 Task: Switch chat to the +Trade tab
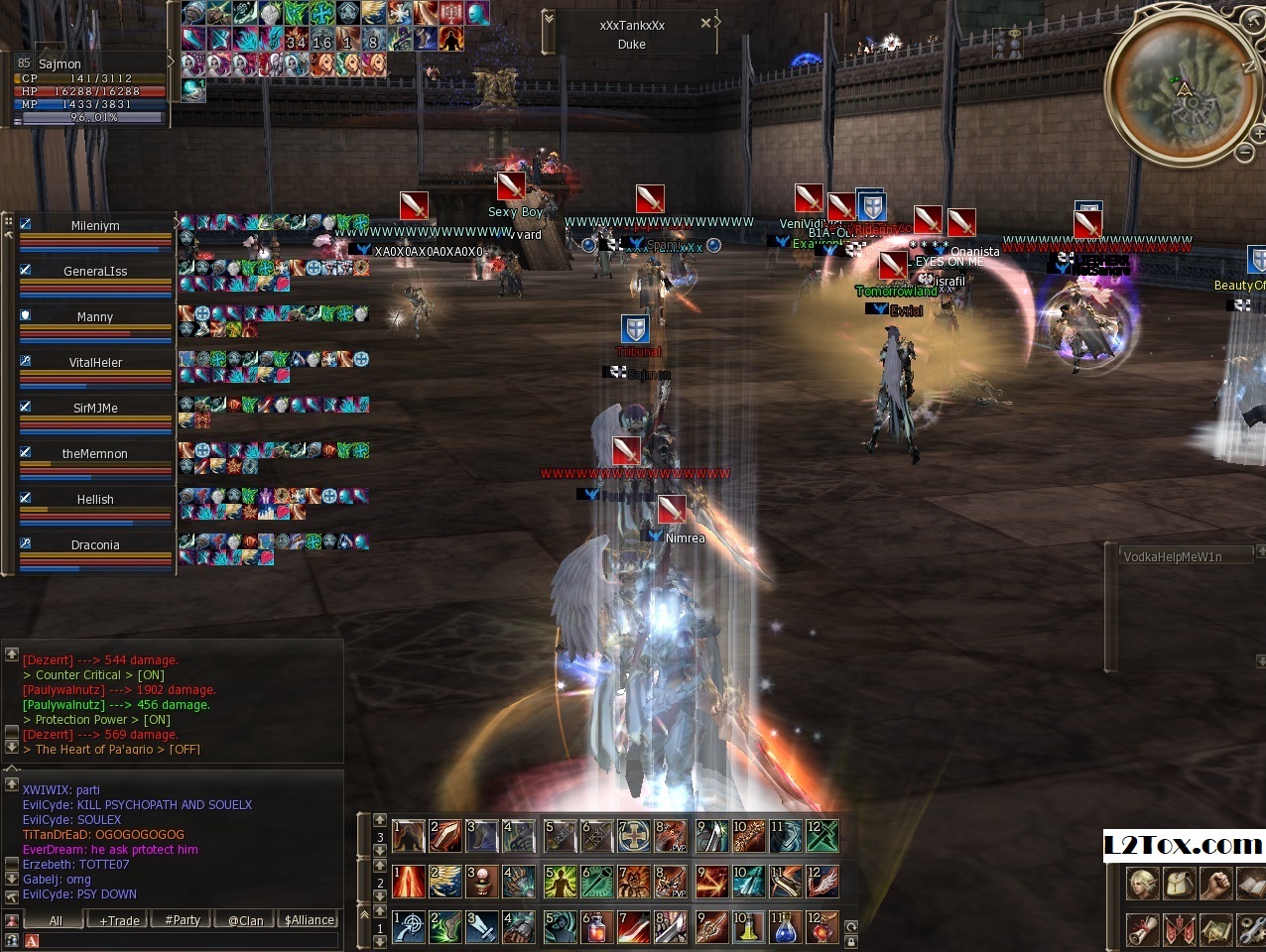pos(119,920)
